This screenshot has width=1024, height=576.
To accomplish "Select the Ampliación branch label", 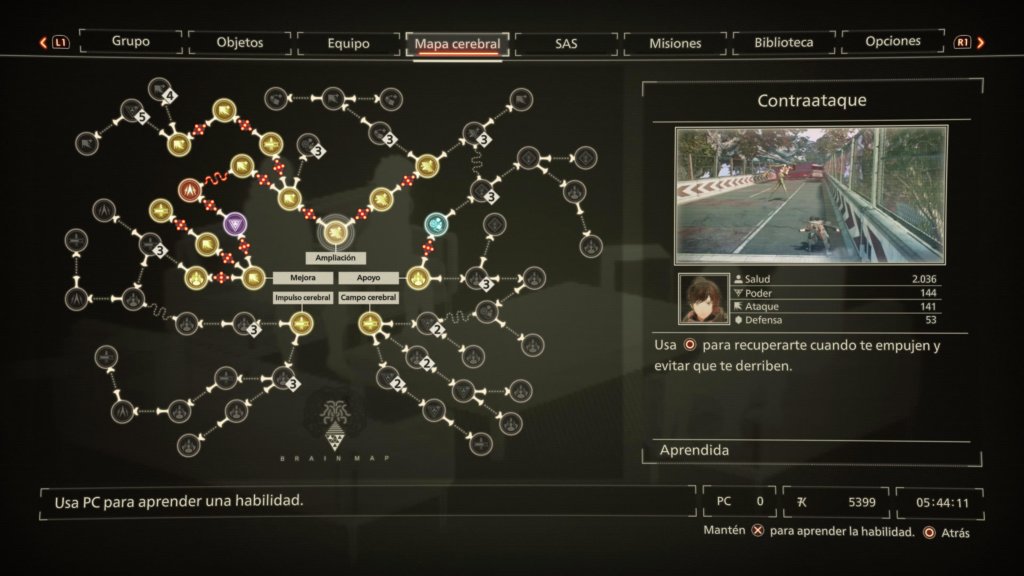I will click(x=335, y=258).
